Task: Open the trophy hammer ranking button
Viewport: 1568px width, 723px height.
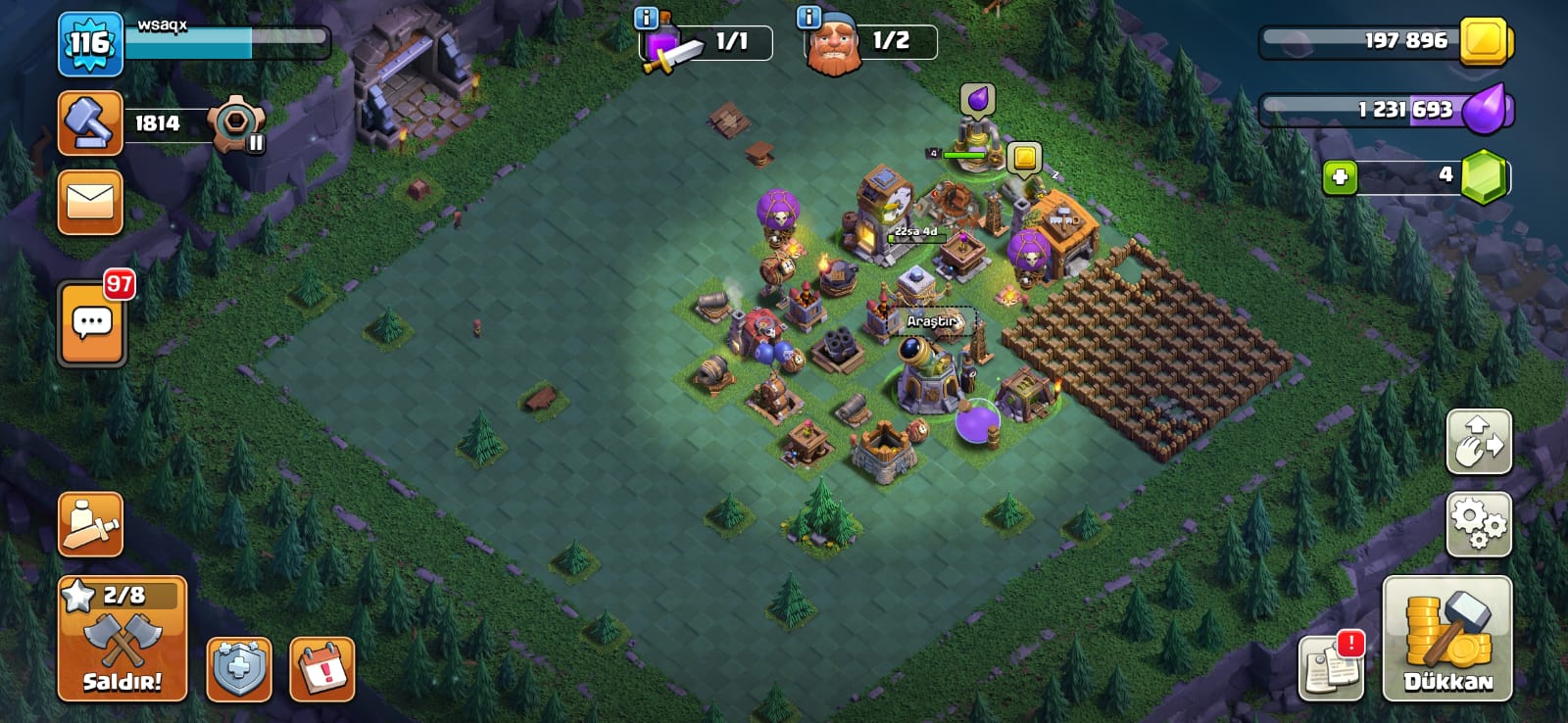Action: click(90, 123)
